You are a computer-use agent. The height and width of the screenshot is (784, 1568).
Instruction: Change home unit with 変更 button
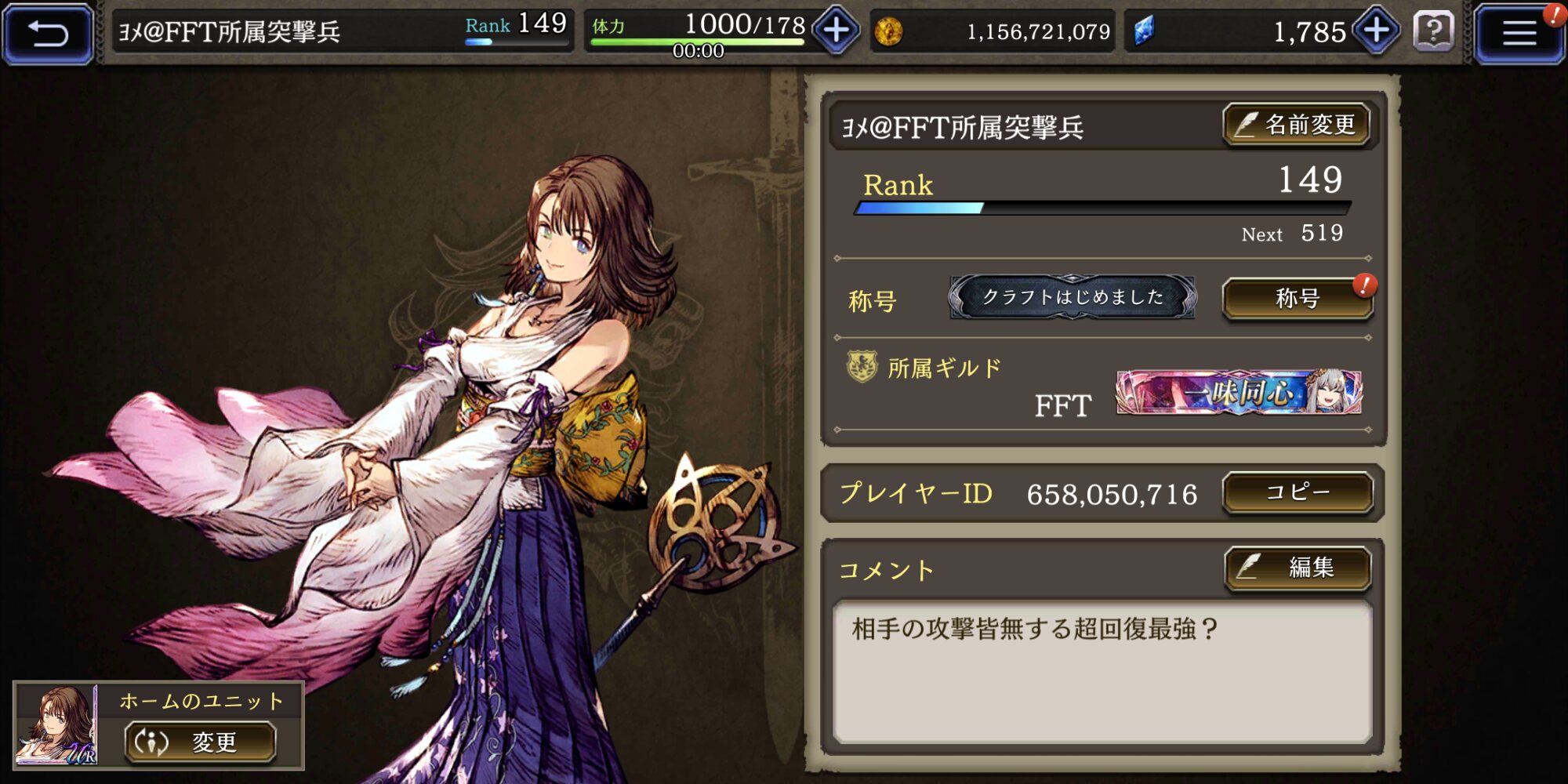(x=201, y=742)
